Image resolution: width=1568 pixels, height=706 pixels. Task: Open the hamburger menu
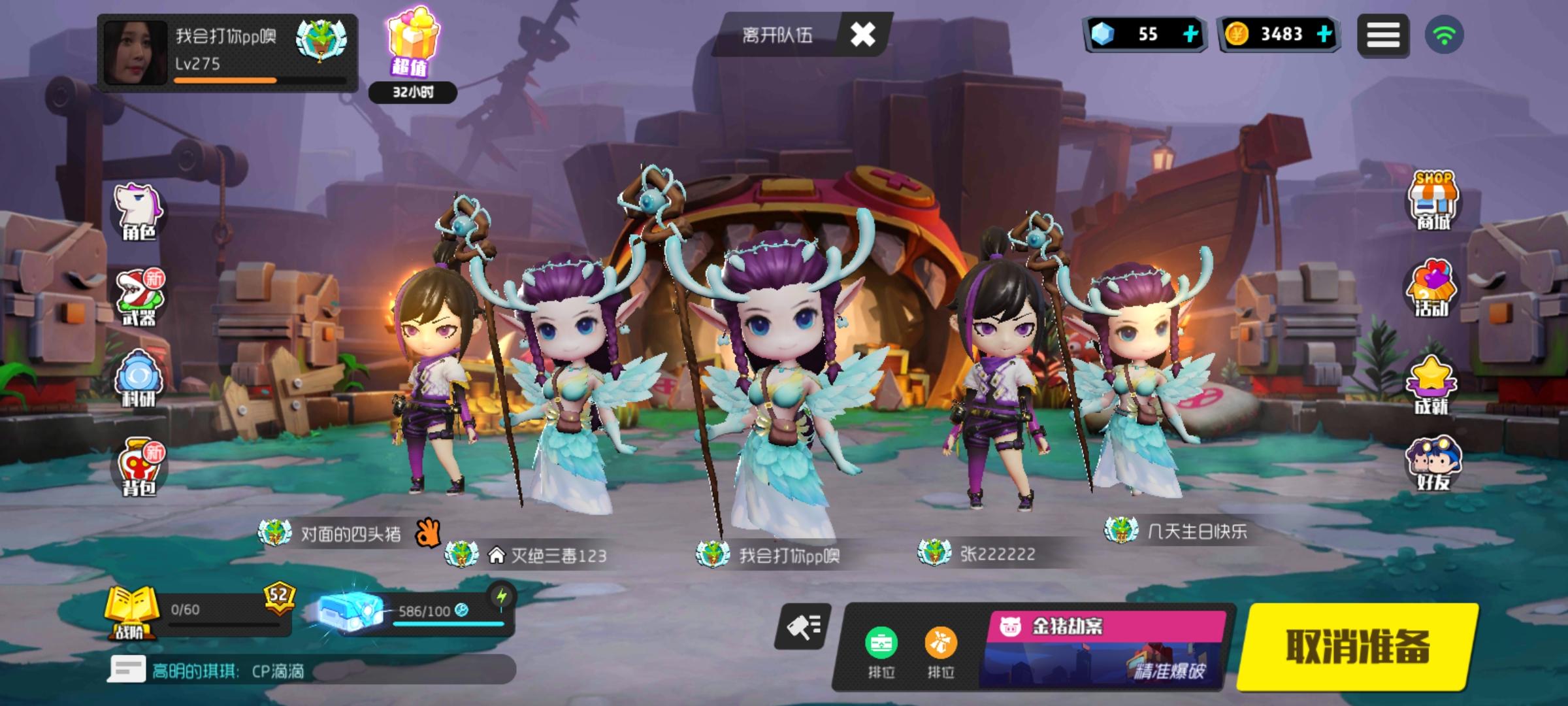1385,34
